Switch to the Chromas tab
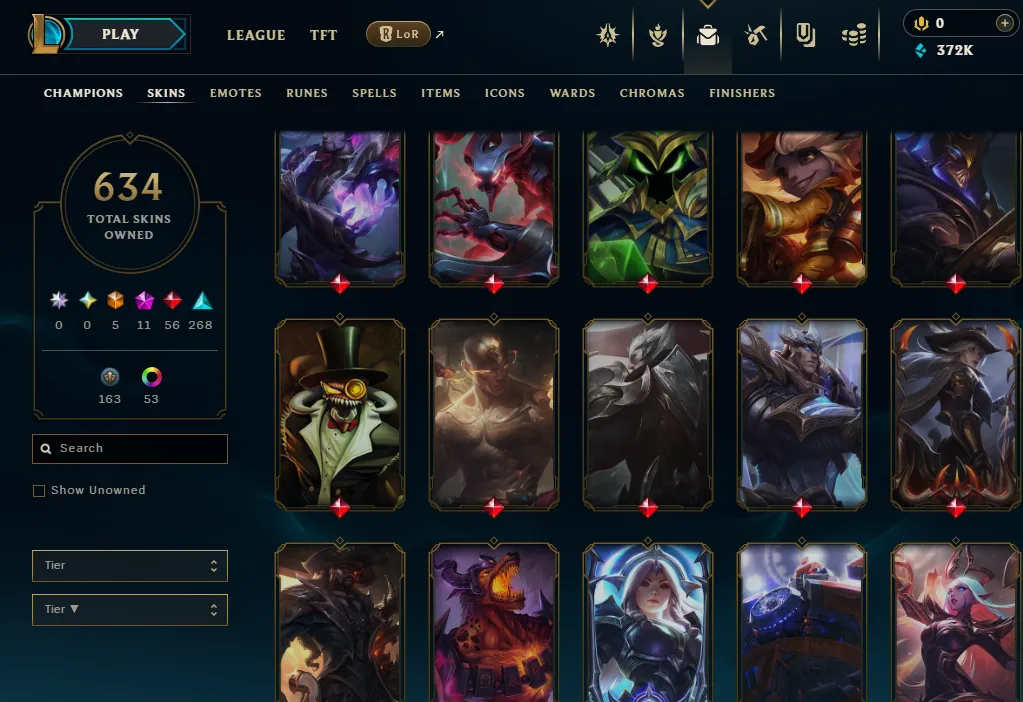This screenshot has height=702, width=1023. 652,93
